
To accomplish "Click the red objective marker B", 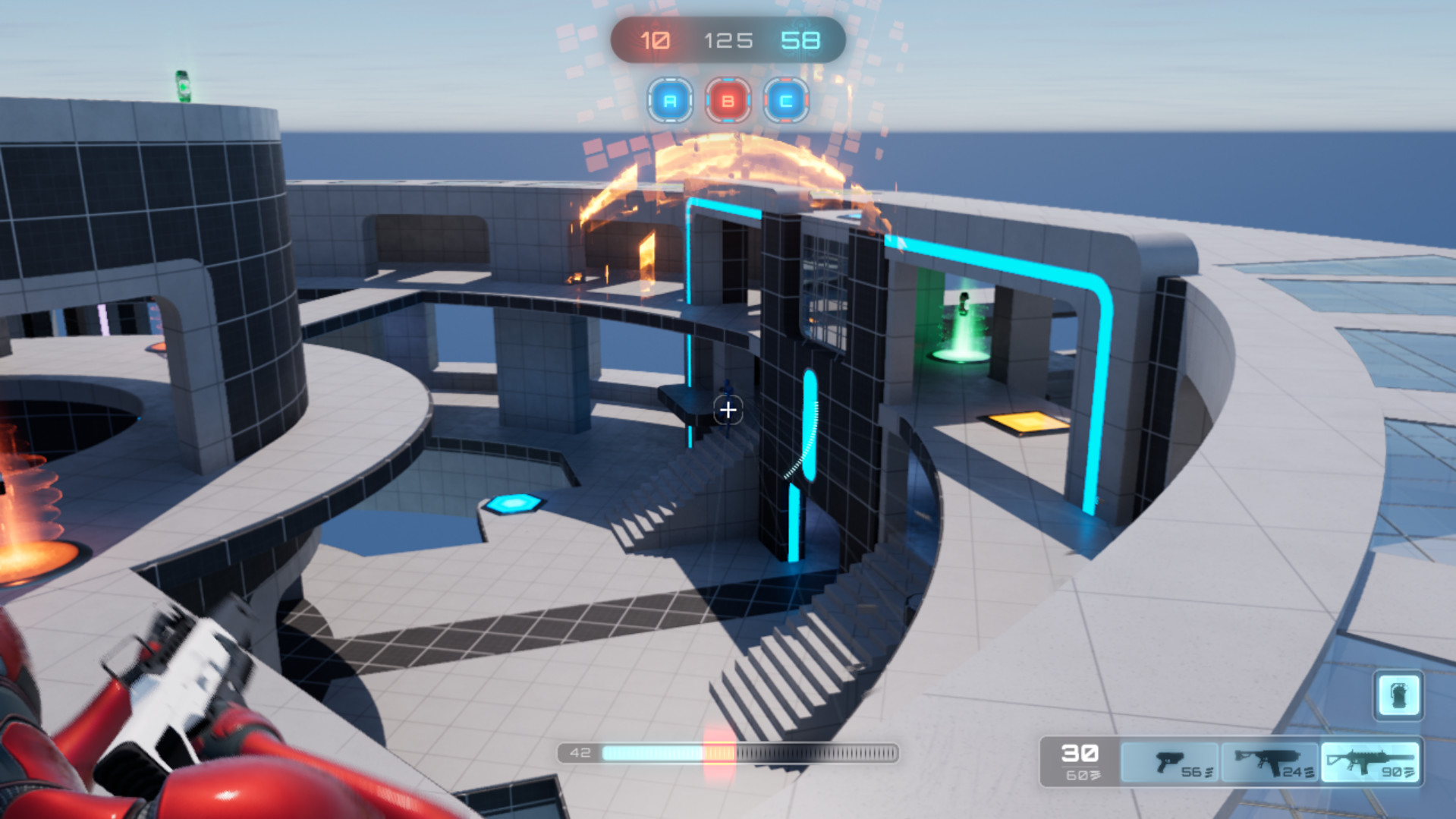I will tap(728, 99).
